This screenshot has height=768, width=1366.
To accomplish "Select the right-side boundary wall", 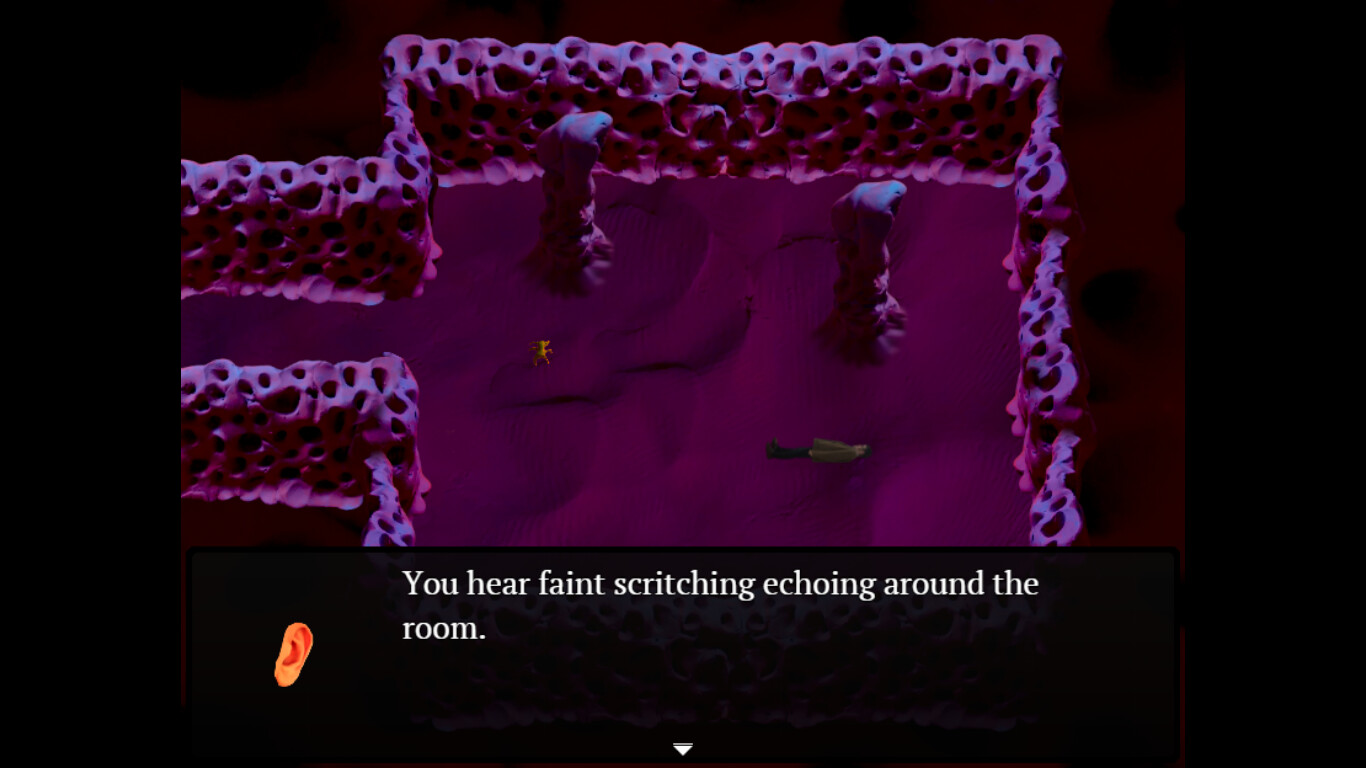I will tap(1040, 350).
